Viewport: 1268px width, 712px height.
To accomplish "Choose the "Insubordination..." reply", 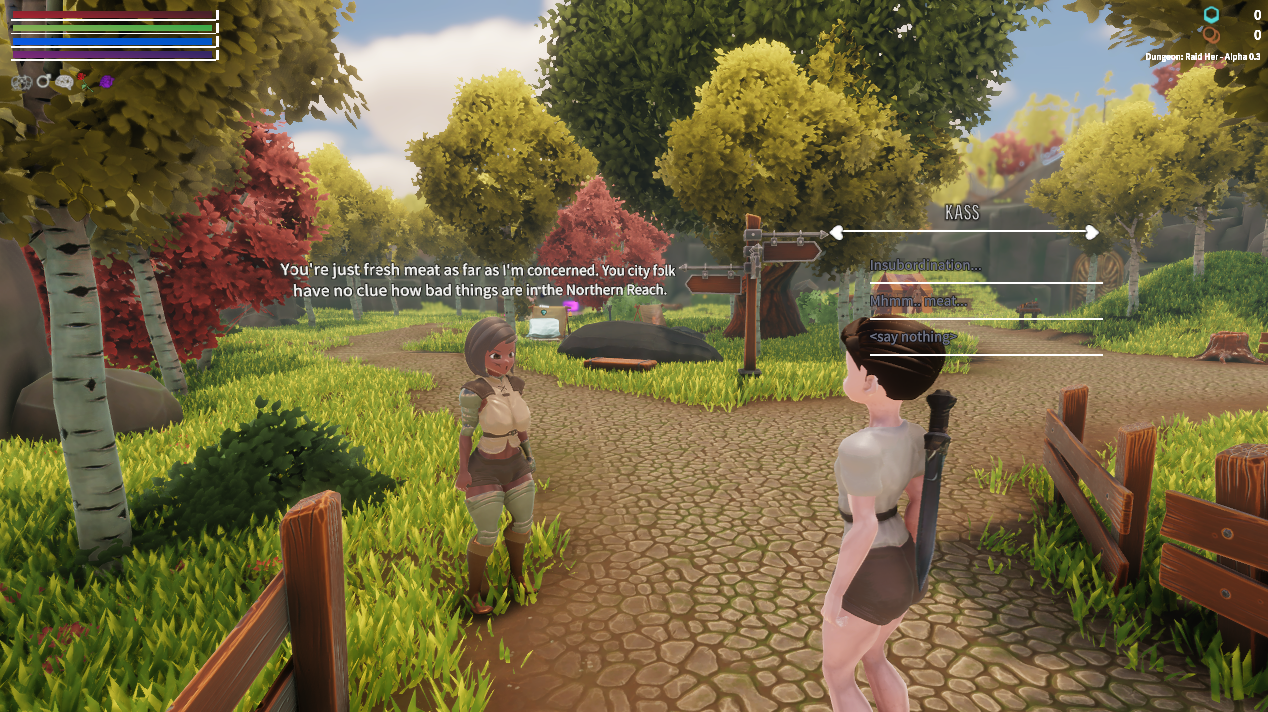I will tap(925, 266).
